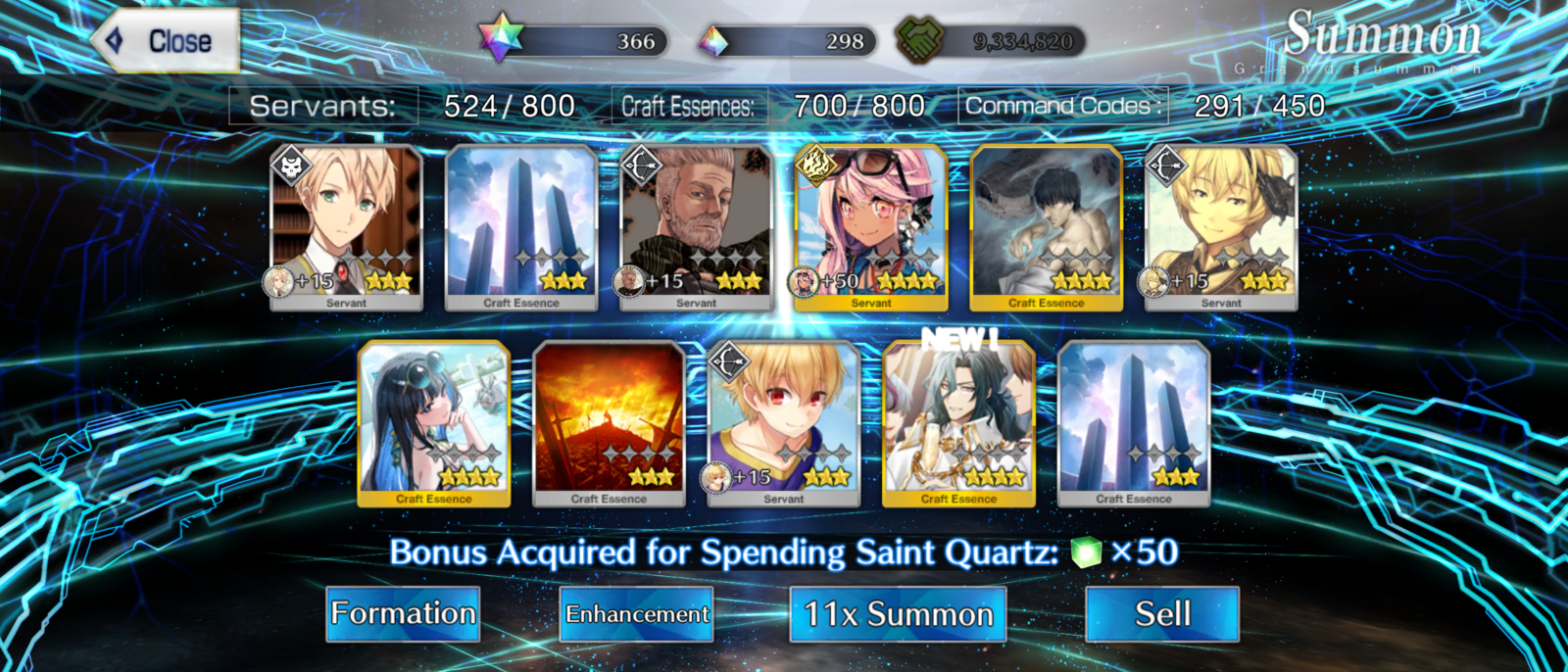Open the black-haired girl craft essence card

pos(434,423)
